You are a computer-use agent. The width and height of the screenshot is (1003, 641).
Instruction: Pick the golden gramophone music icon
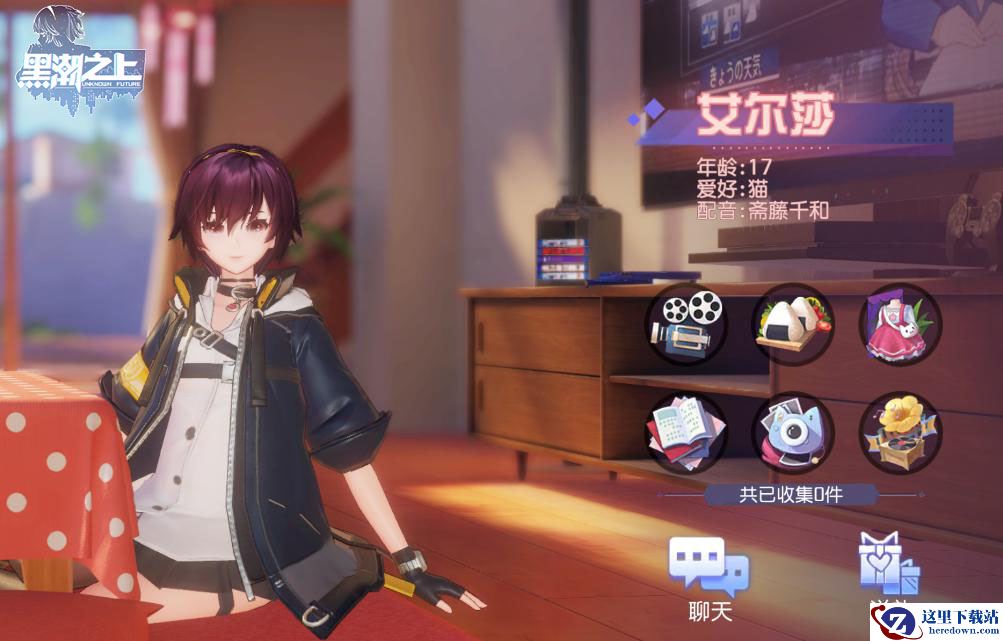click(x=899, y=432)
